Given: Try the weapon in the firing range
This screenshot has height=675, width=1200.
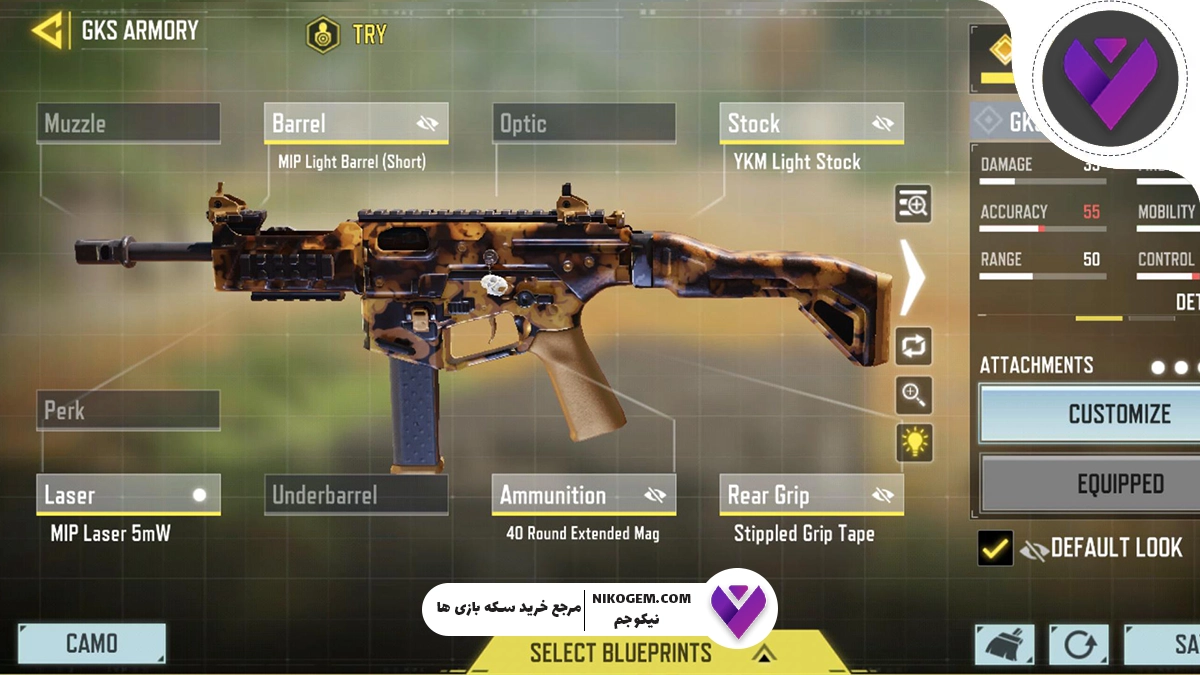Looking at the screenshot, I should (346, 35).
